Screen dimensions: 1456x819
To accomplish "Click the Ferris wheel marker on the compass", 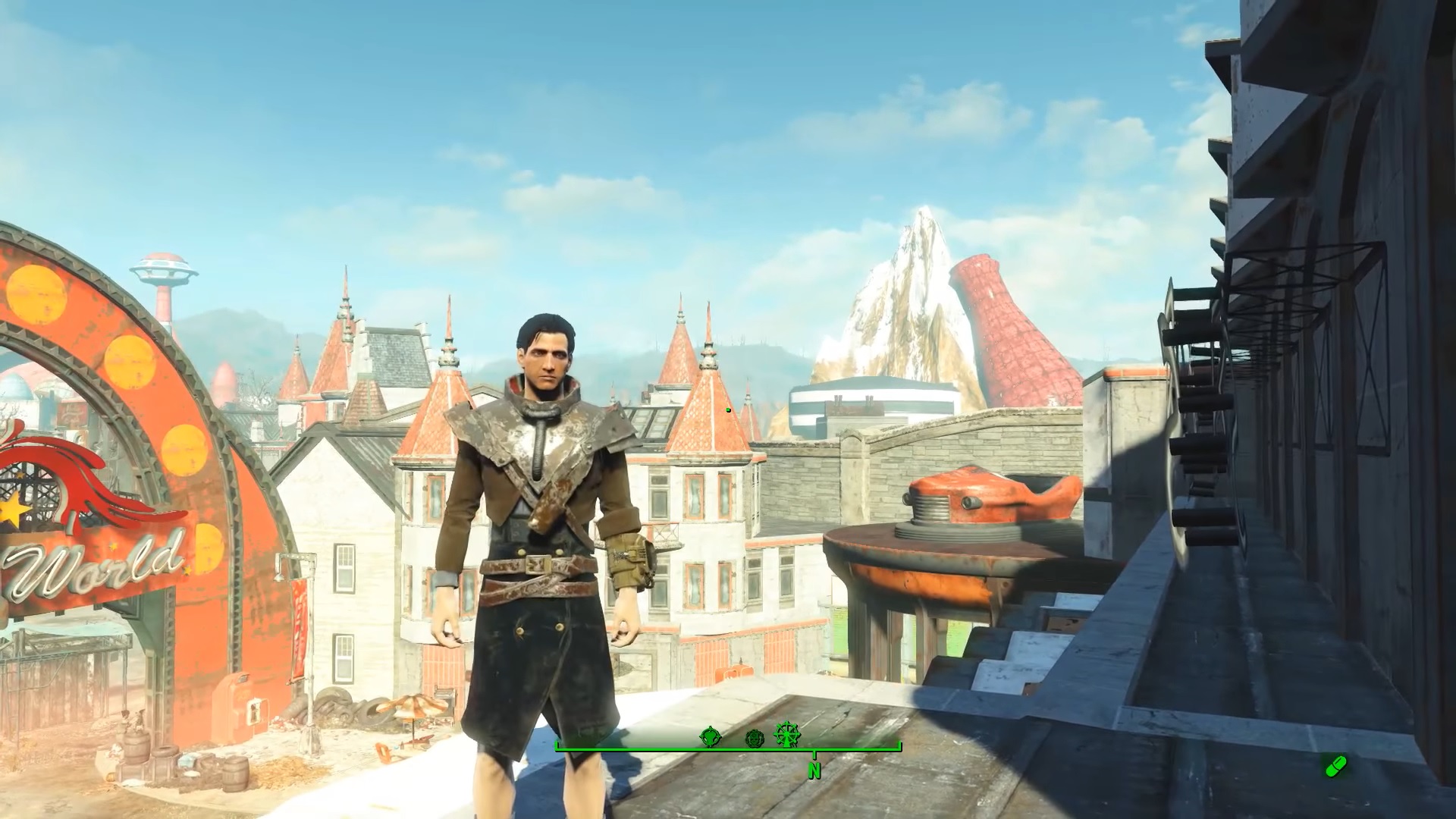I will (x=788, y=734).
